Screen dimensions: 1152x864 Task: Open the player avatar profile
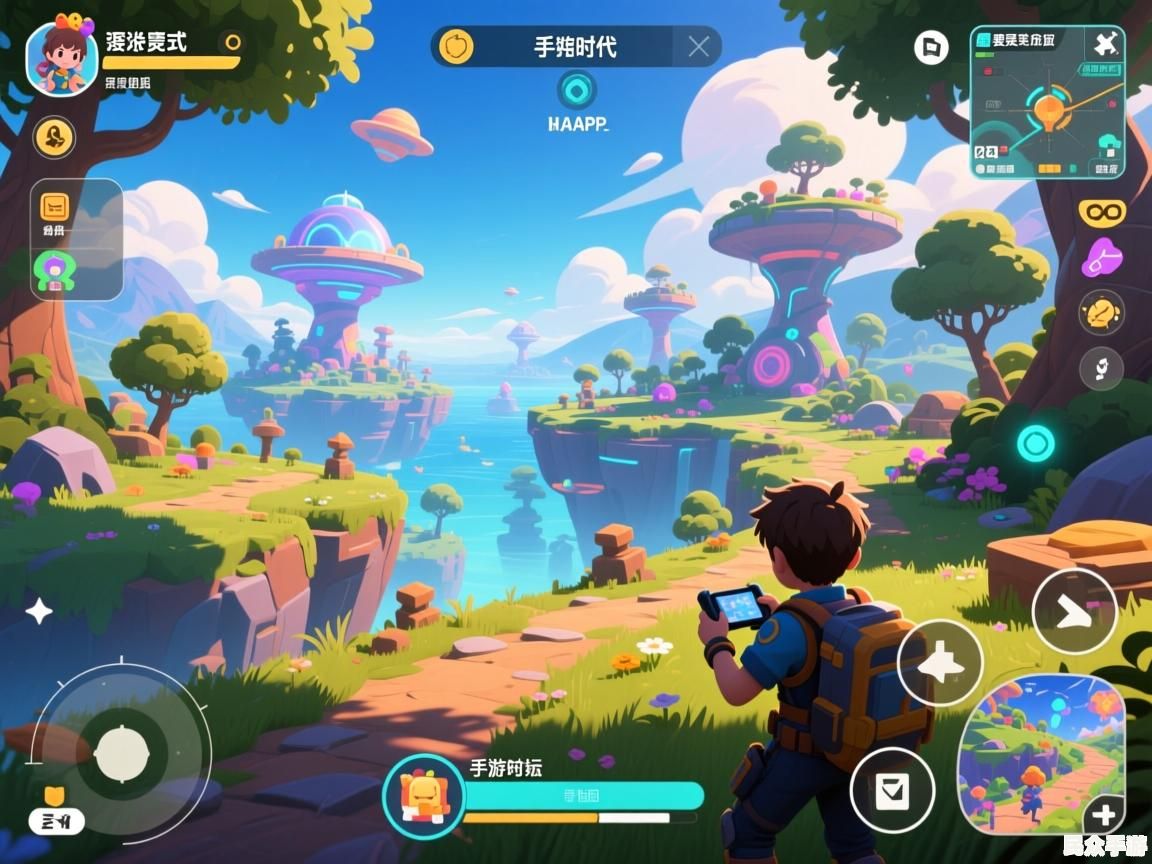click(62, 56)
